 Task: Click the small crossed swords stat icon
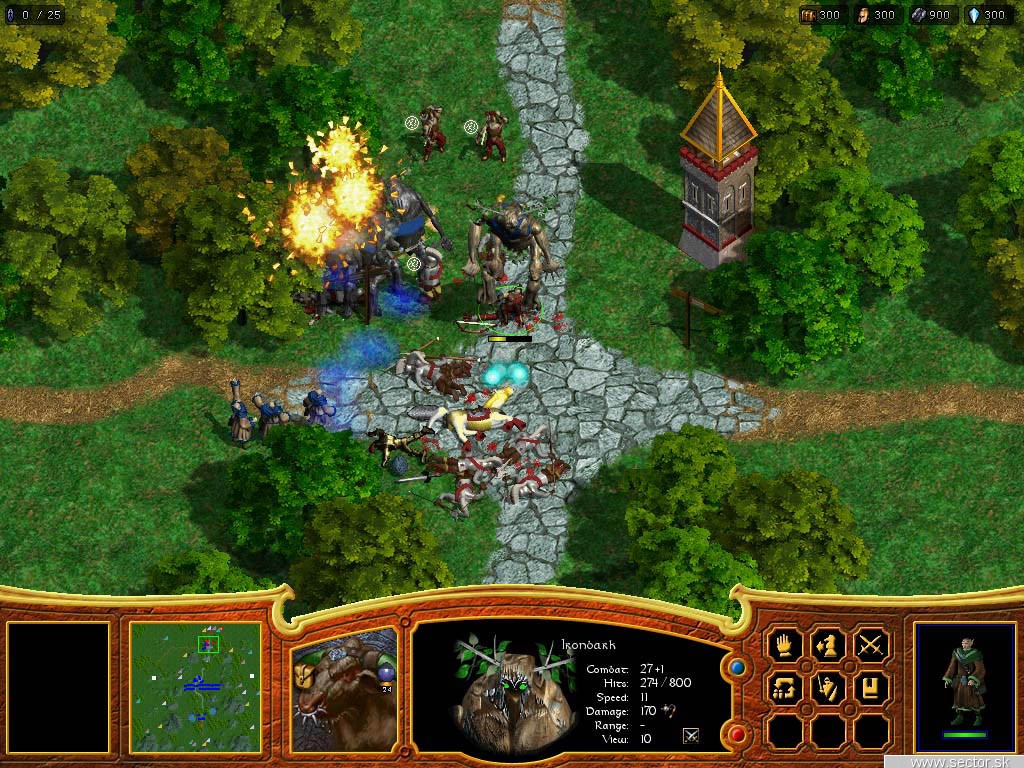690,736
